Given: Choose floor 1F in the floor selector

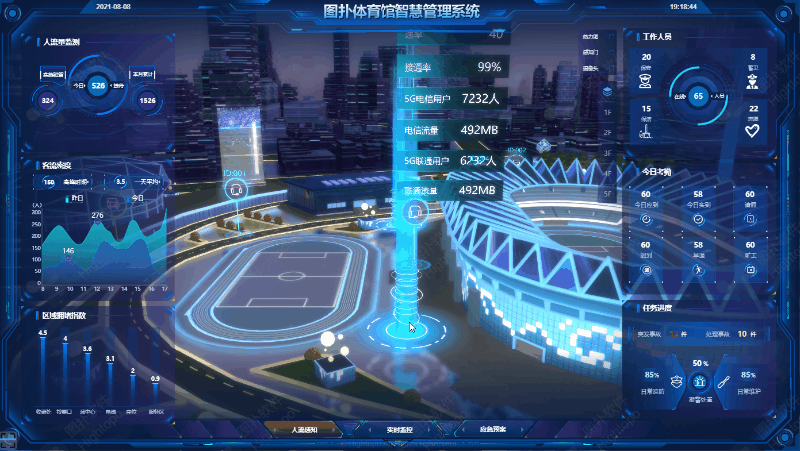Looking at the screenshot, I should pyautogui.click(x=607, y=111).
